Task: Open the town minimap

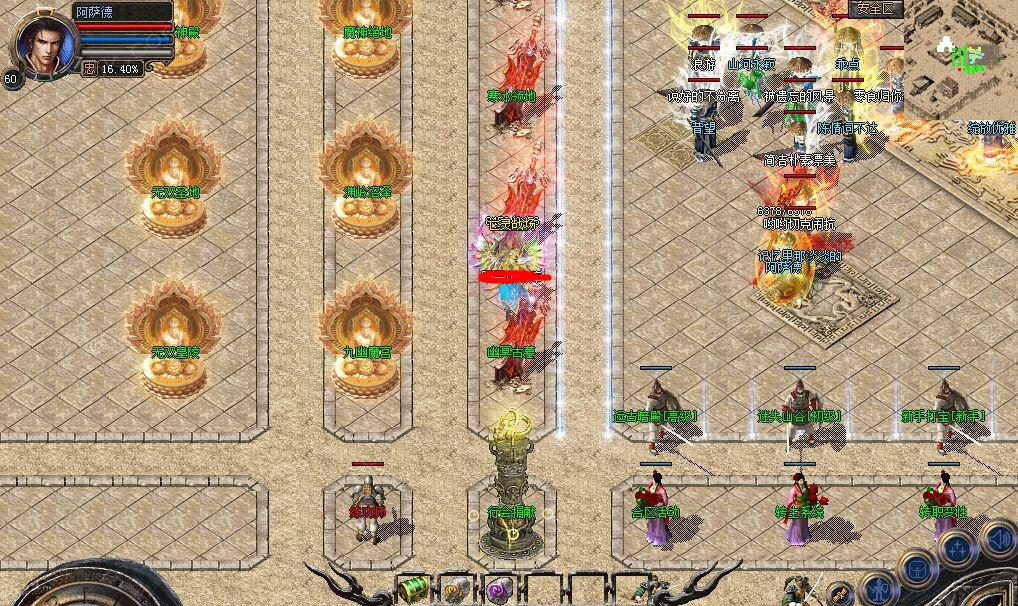Action: (x=962, y=50)
